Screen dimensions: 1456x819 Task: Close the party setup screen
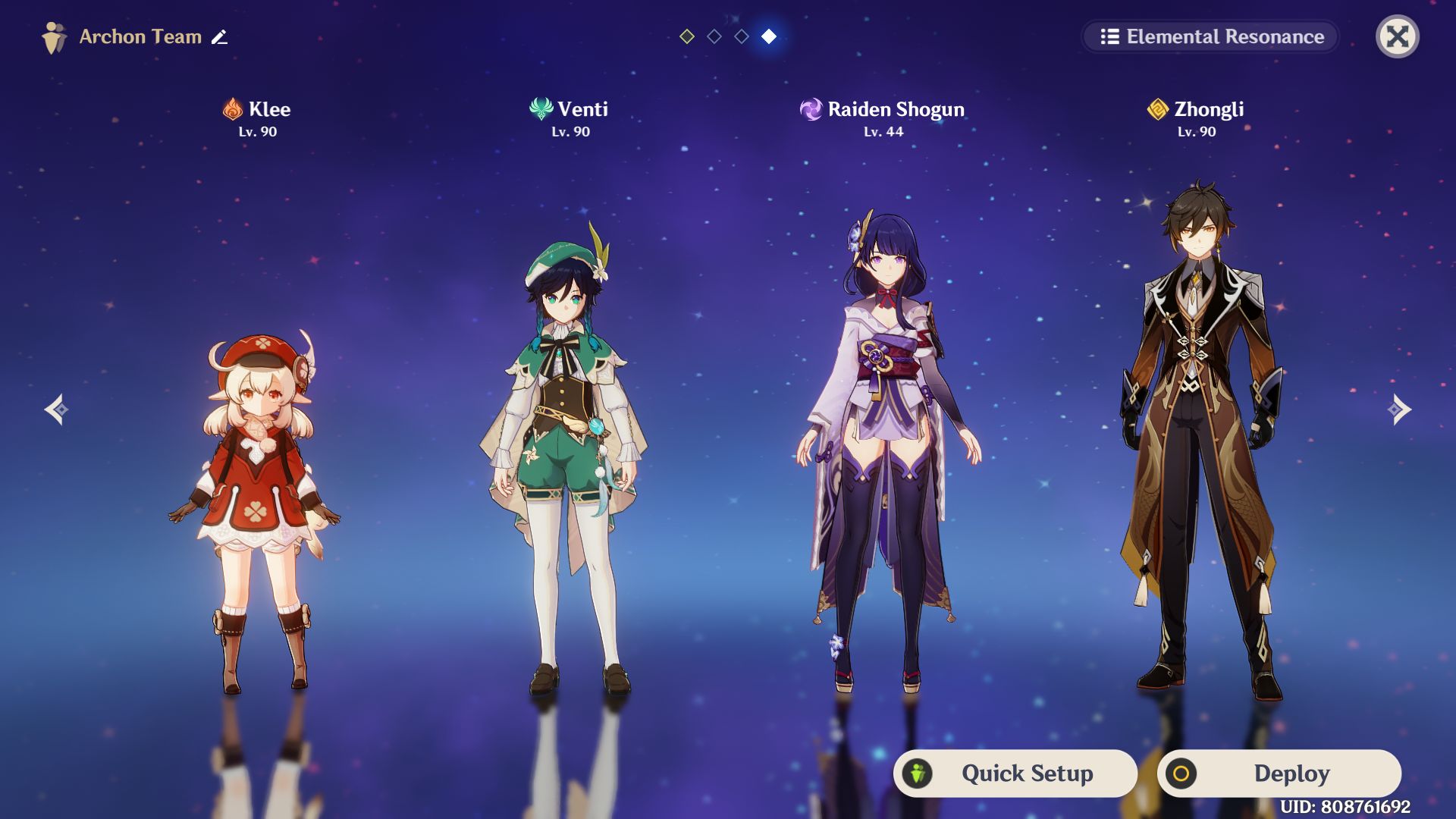coord(1397,36)
